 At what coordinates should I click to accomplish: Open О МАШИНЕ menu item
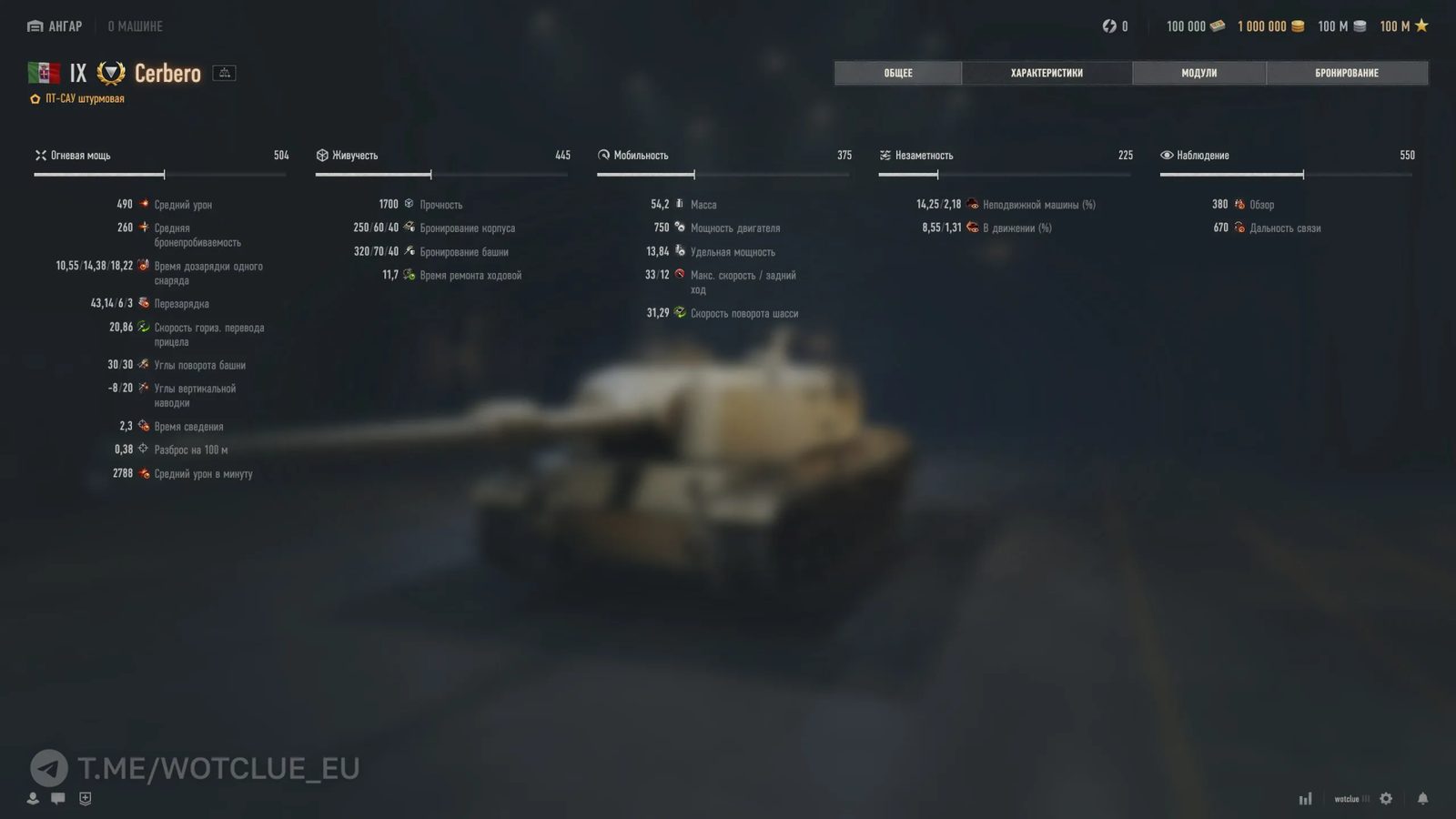(x=136, y=25)
